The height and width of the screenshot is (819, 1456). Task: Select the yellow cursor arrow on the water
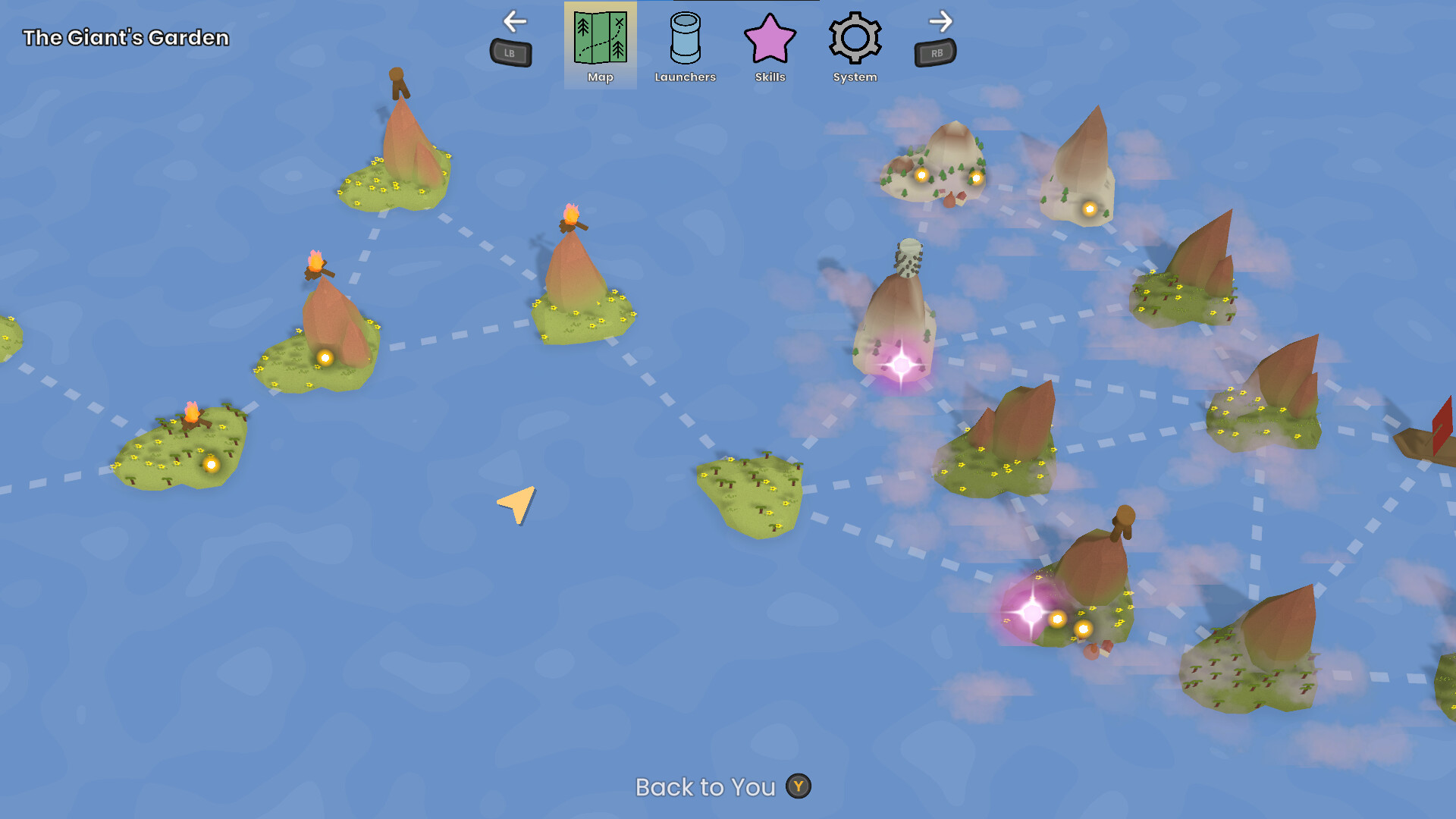coord(514,505)
